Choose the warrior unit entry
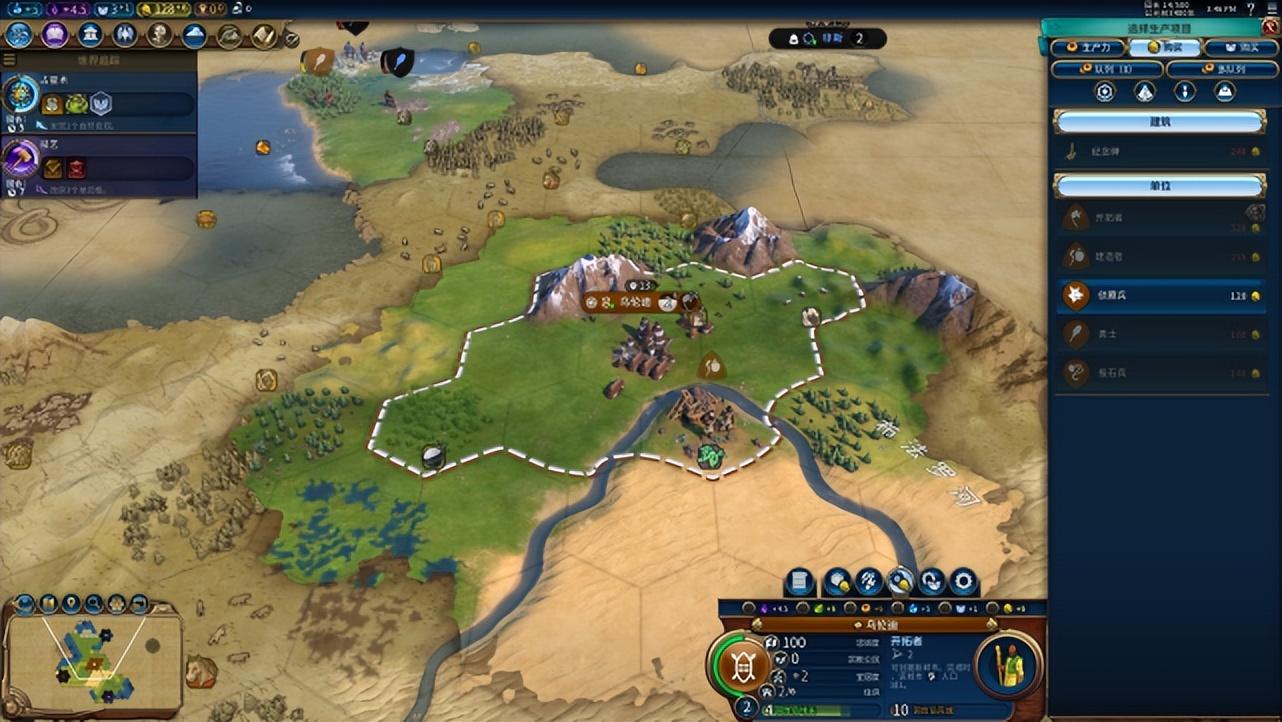This screenshot has width=1282, height=722. point(1160,335)
